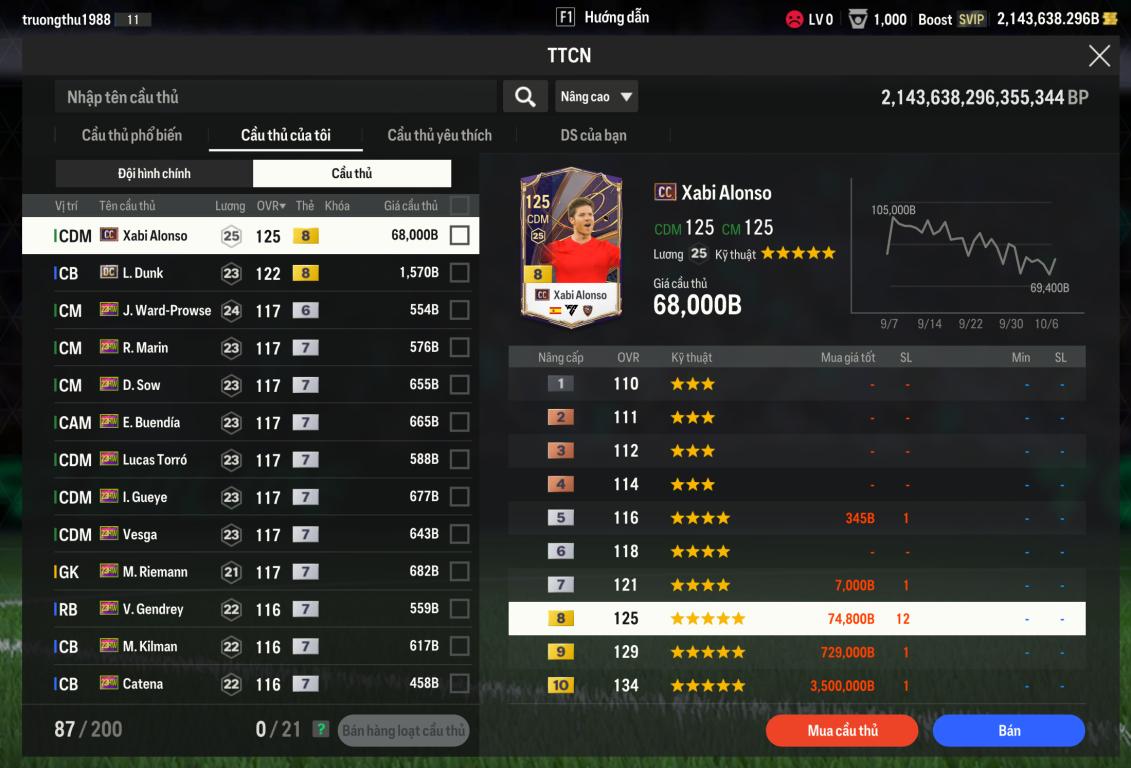The width and height of the screenshot is (1131, 768).
Task: Buy player with Mua cầu thủ button
Action: tap(842, 731)
